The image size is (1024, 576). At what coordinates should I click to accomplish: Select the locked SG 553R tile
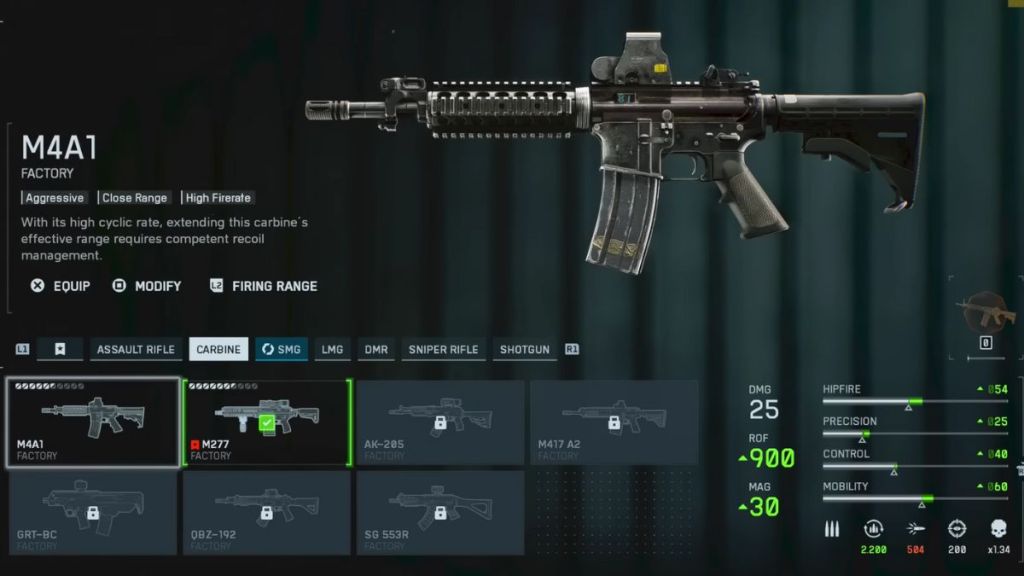(x=440, y=512)
